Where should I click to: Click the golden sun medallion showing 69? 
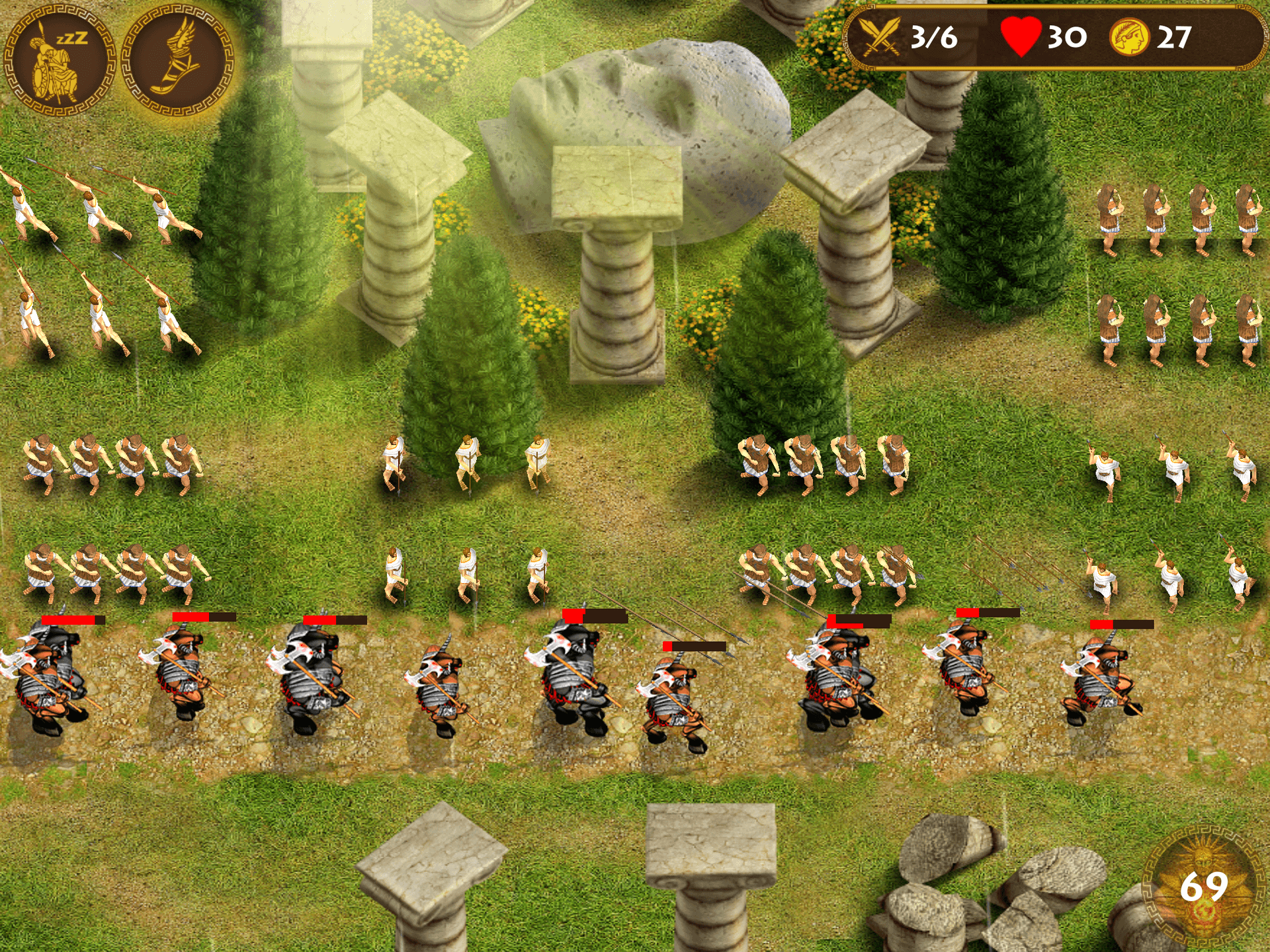(1203, 887)
